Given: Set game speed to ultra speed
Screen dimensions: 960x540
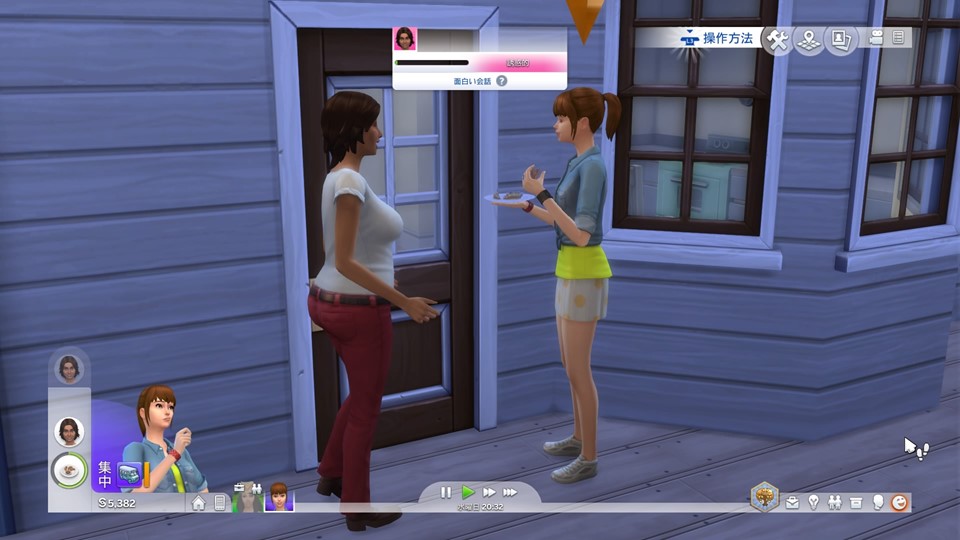Looking at the screenshot, I should click(x=510, y=492).
